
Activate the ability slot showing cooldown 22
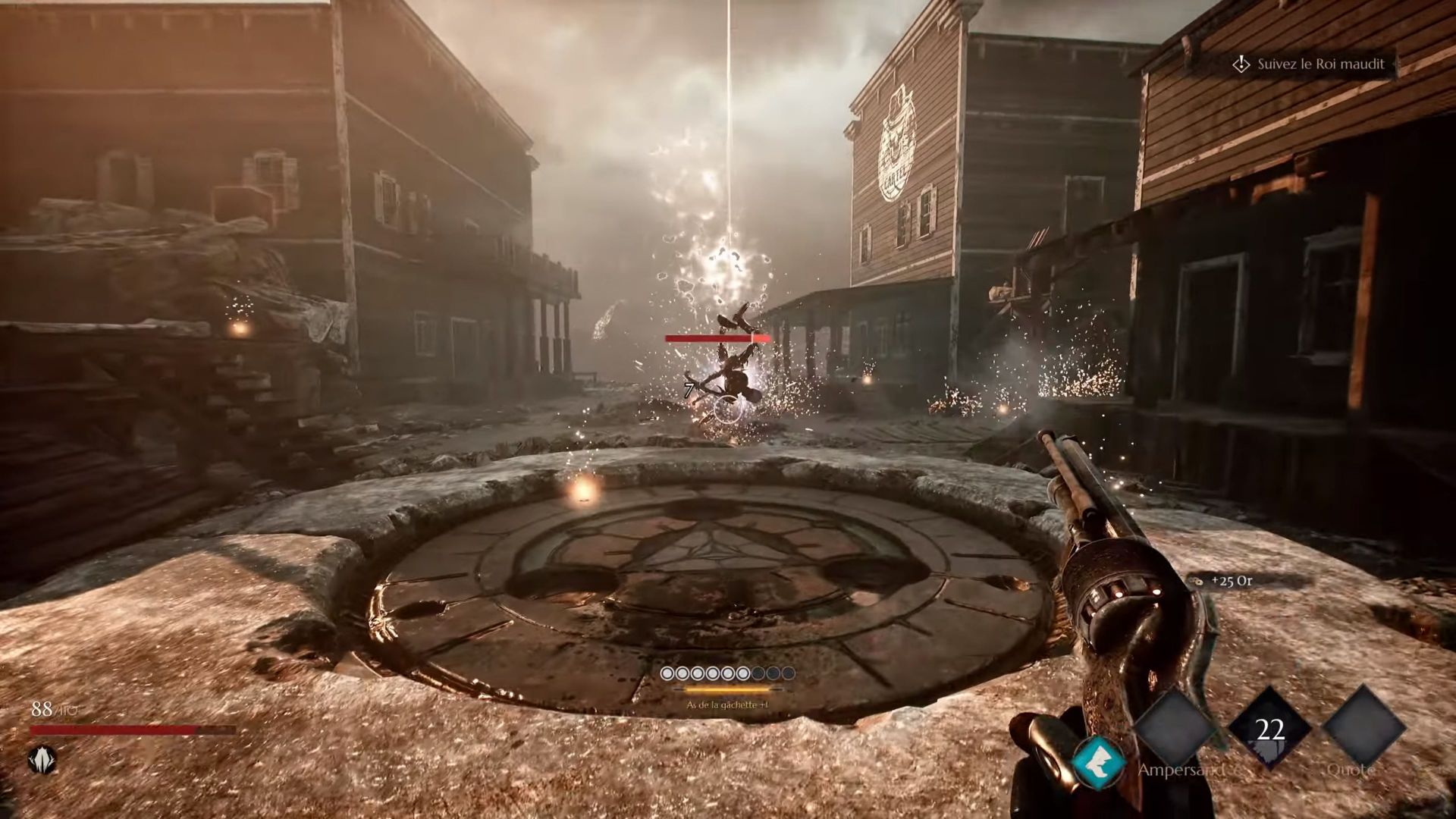(x=1270, y=730)
